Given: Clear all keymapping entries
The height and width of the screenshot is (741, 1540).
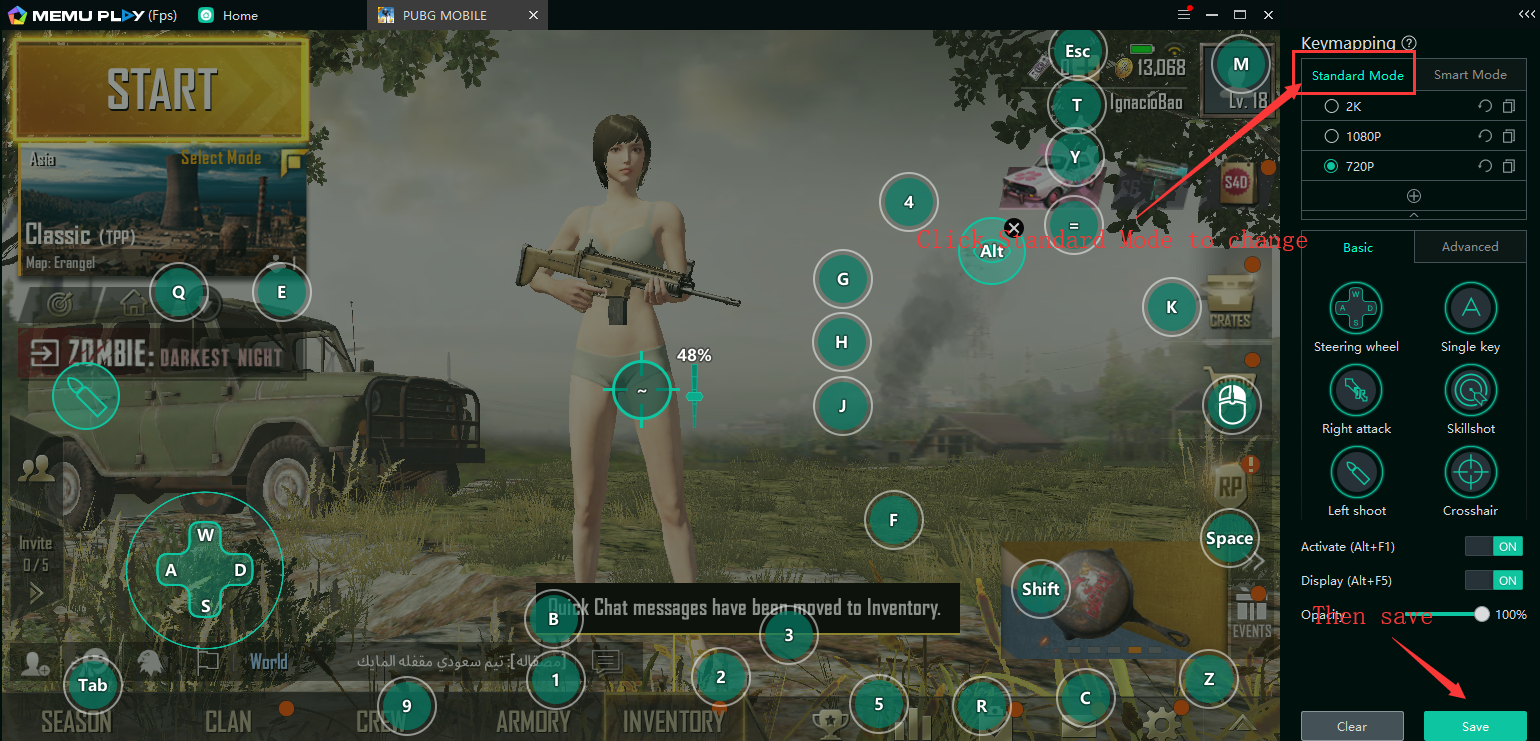Looking at the screenshot, I should [1351, 726].
